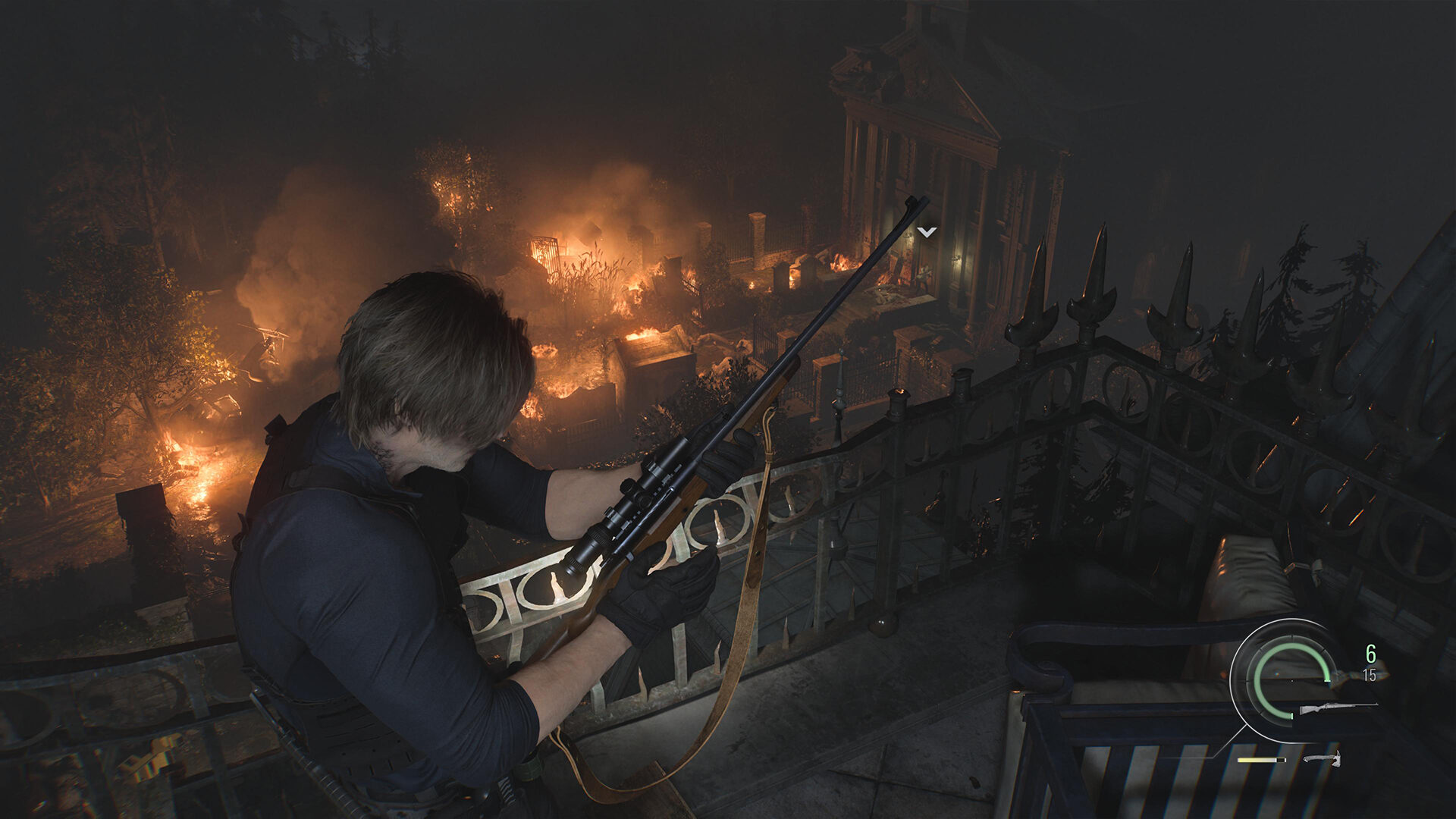Click the ammo readout panel in the HUD
Image resolution: width=1456 pixels, height=819 pixels.
coord(1370,664)
